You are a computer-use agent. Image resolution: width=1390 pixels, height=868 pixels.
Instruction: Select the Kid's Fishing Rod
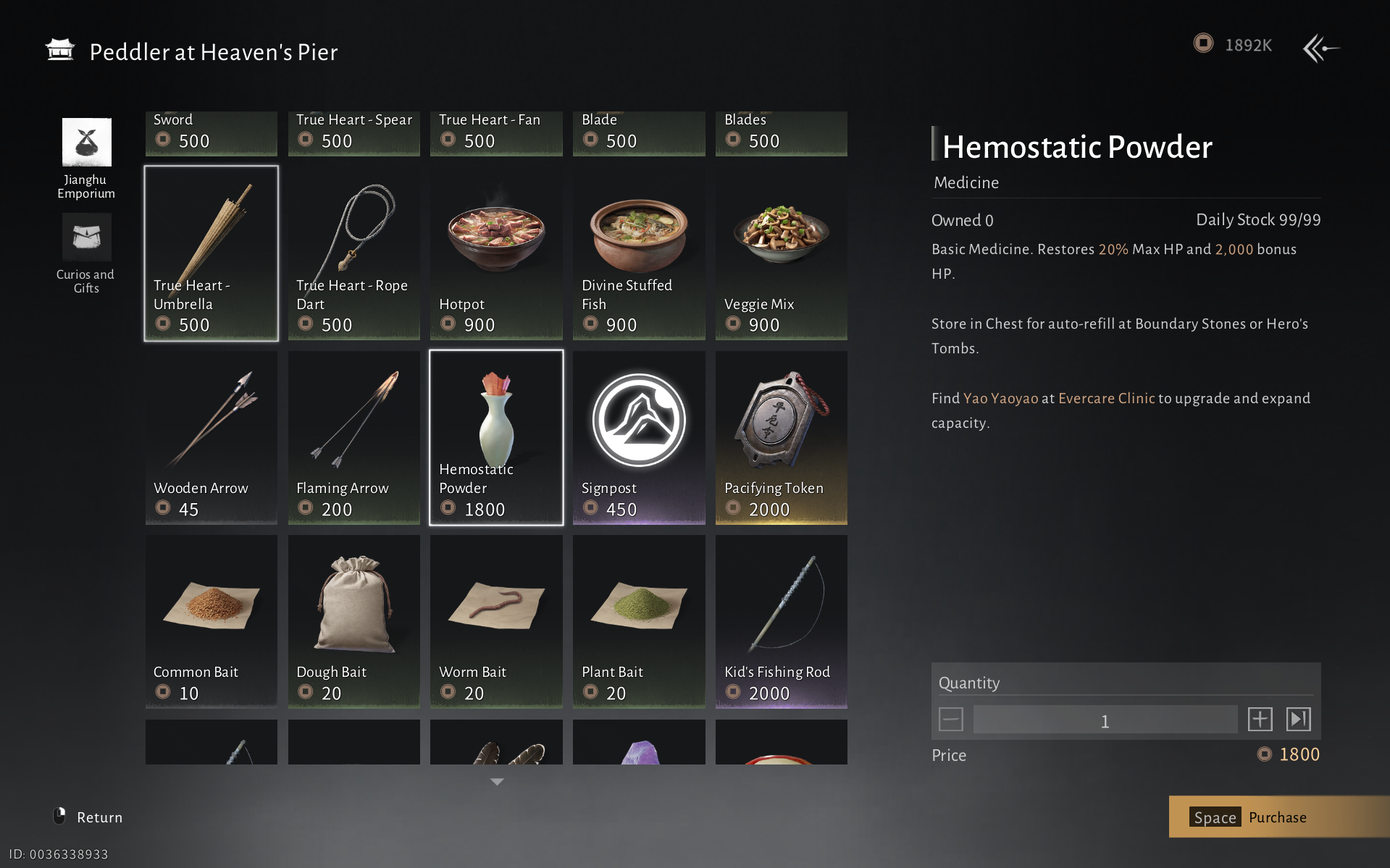[781, 621]
